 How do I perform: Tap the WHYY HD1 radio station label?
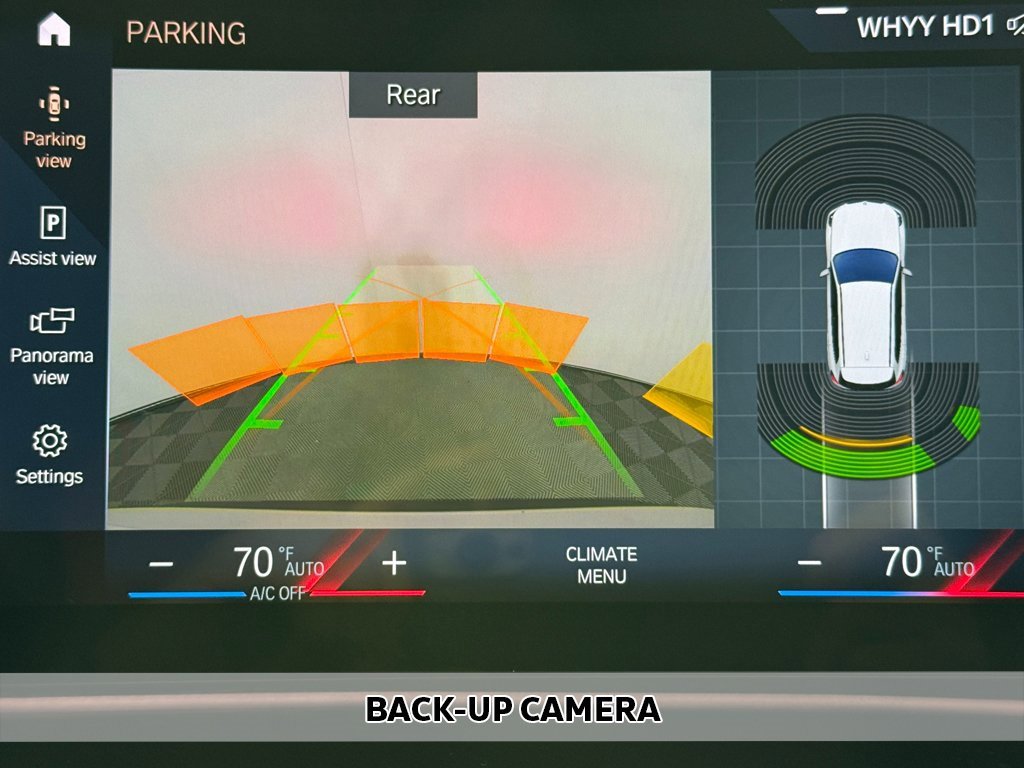click(924, 27)
